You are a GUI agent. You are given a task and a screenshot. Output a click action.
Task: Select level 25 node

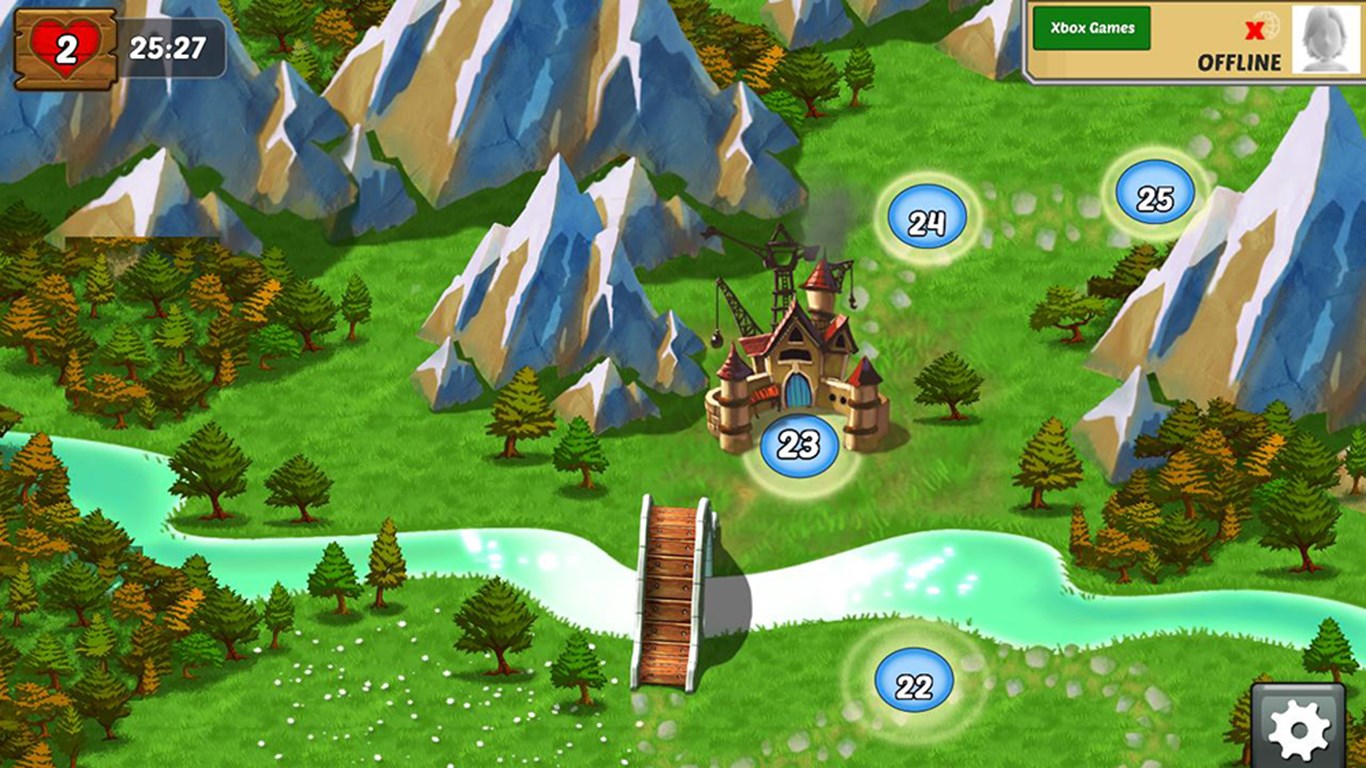[1154, 197]
